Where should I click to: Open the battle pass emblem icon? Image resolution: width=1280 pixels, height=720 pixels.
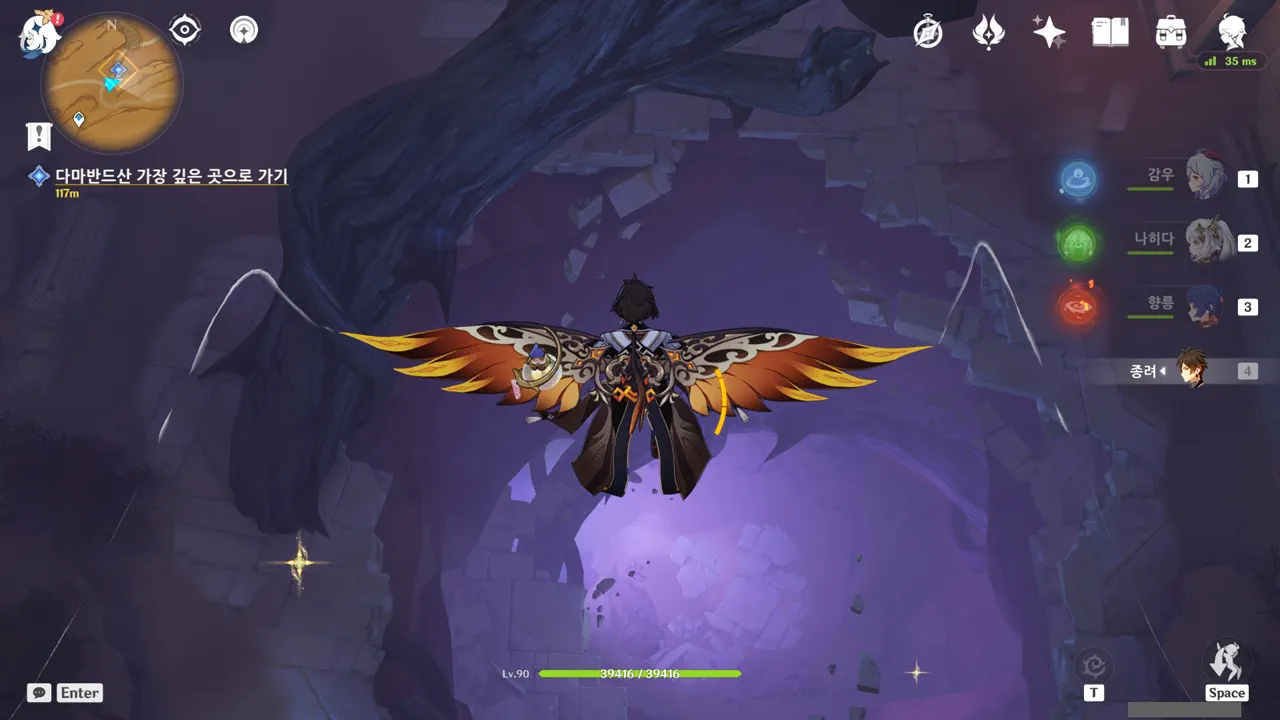[988, 33]
